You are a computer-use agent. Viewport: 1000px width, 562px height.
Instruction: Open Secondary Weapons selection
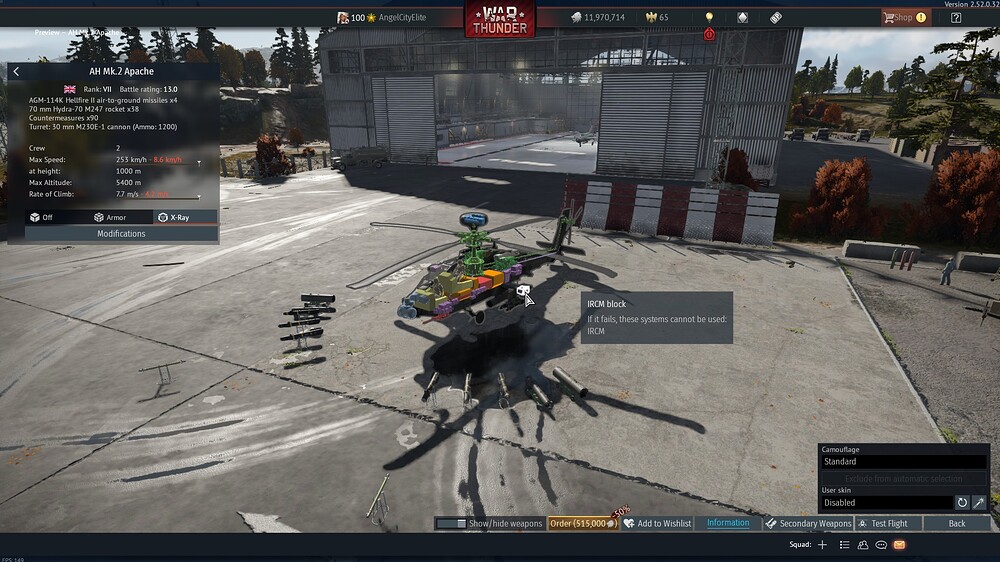[x=808, y=523]
